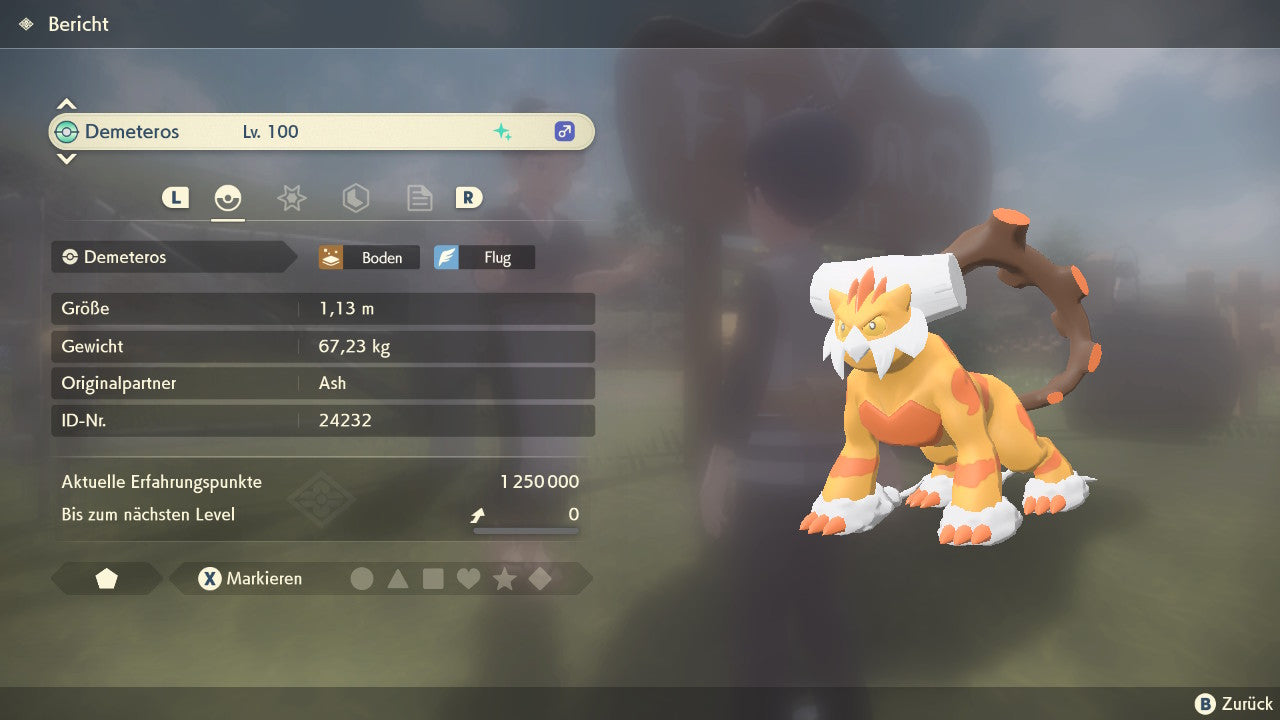Viewport: 1280px width, 720px height.
Task: Show next Pokémon with down arrow
Action: 66,158
